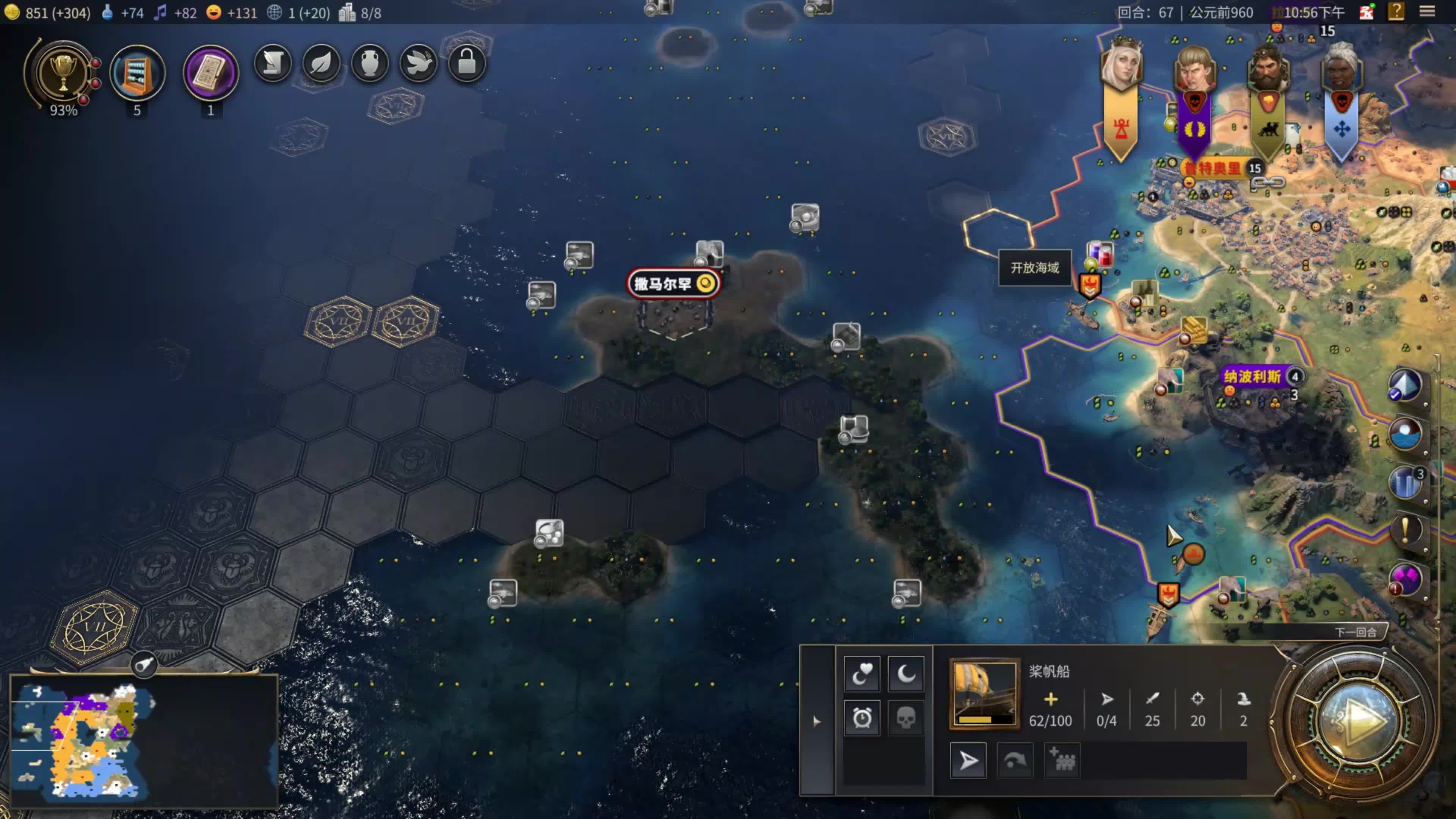
Task: Select the bearded leader portrait
Action: (x=1268, y=71)
